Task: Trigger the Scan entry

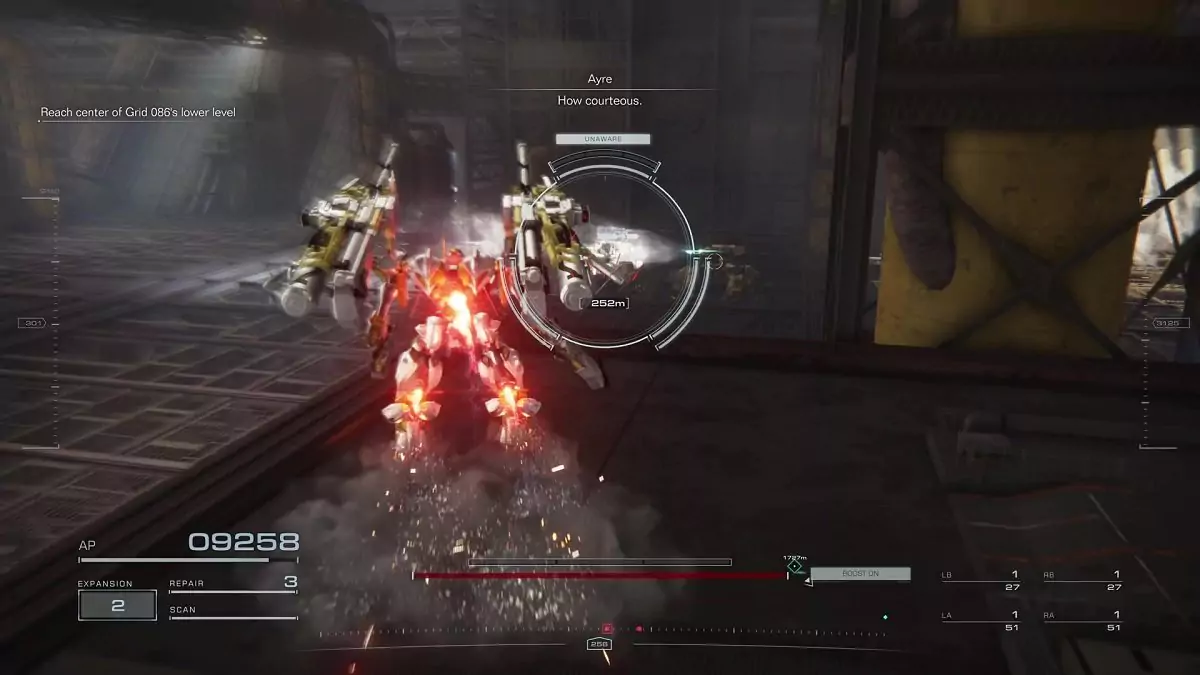Action: [233, 610]
